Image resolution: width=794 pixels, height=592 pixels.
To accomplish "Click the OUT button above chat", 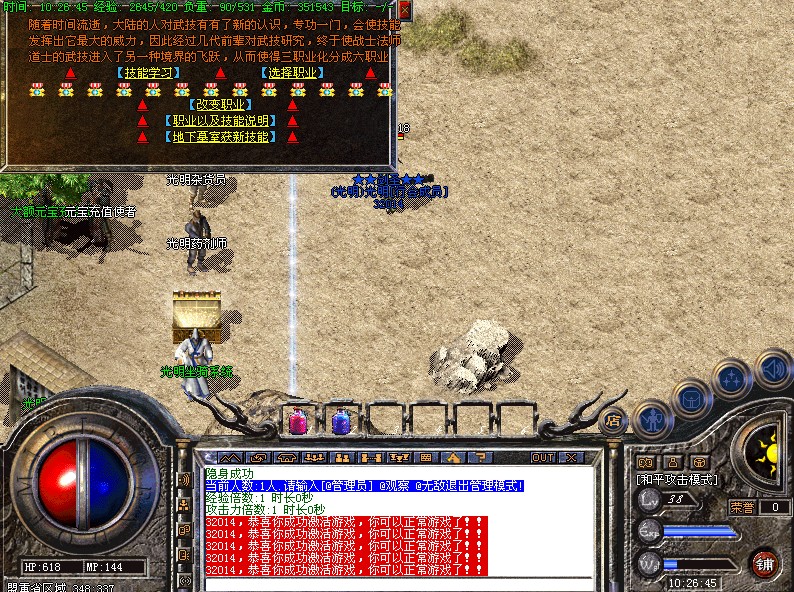I will click(543, 457).
